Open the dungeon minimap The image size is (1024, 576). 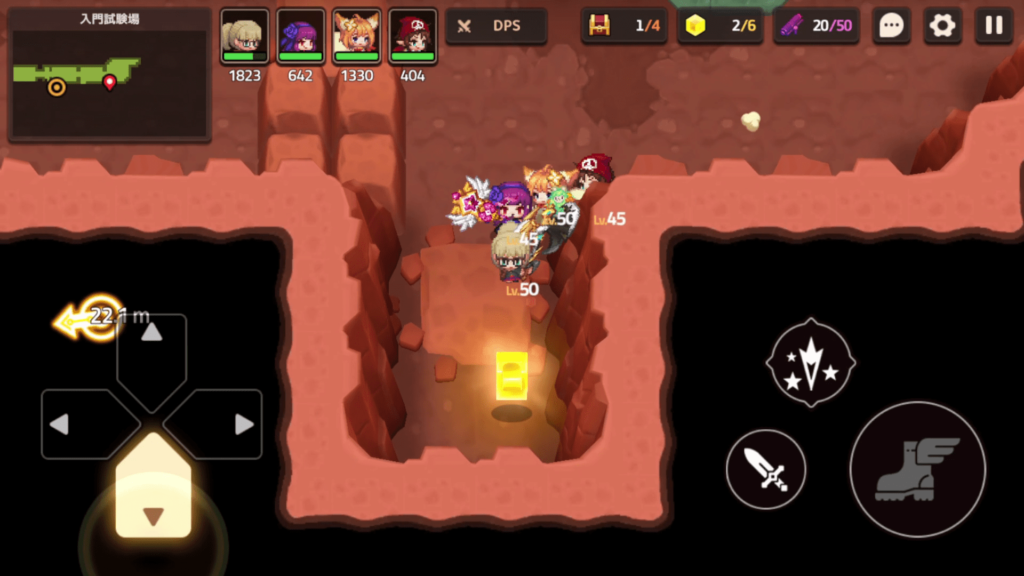click(109, 75)
